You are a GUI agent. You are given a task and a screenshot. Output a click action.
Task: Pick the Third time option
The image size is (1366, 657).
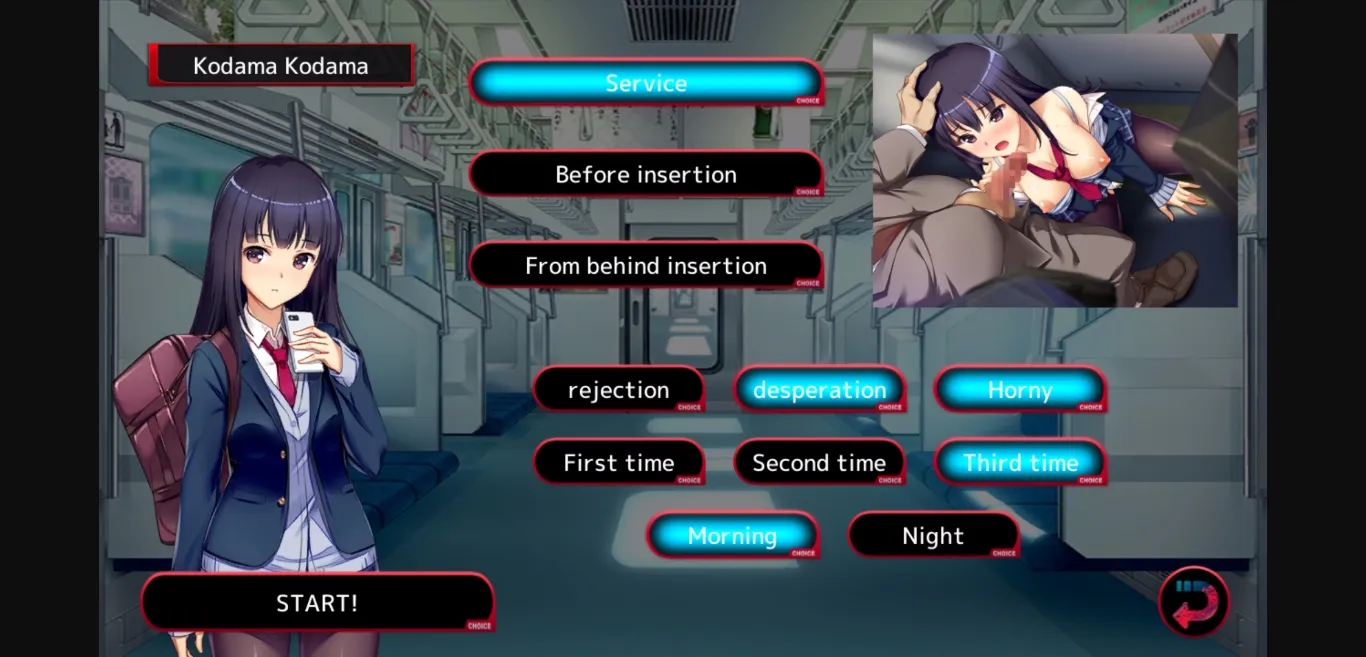coord(1020,463)
